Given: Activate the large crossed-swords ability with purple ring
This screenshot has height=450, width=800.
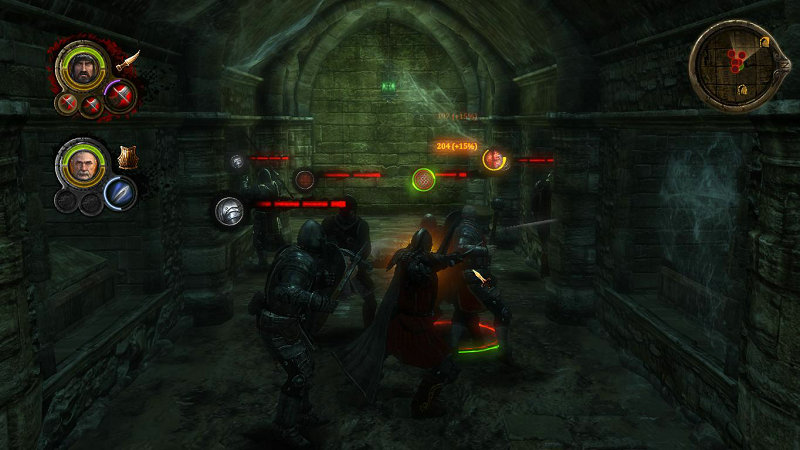Looking at the screenshot, I should [x=119, y=97].
